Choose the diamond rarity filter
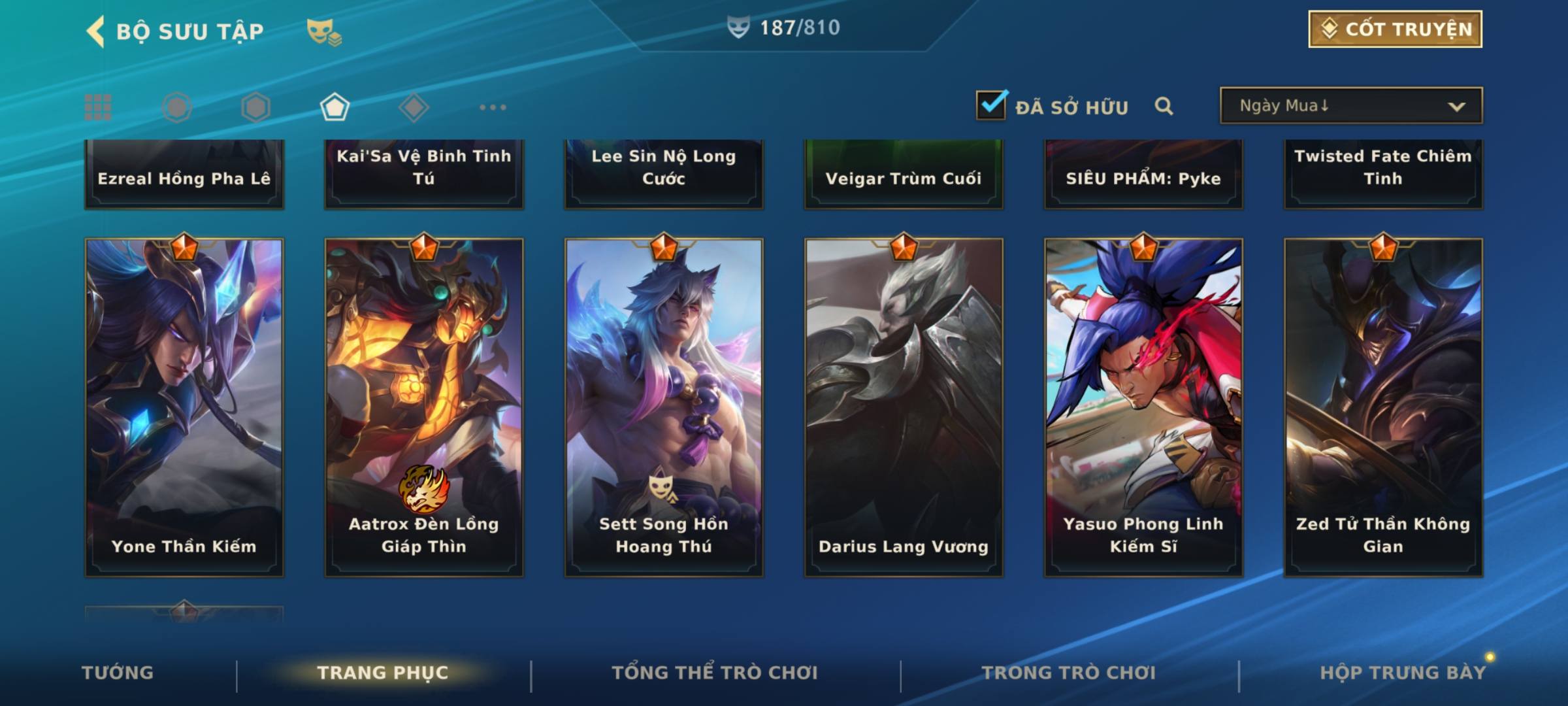 pyautogui.click(x=414, y=107)
